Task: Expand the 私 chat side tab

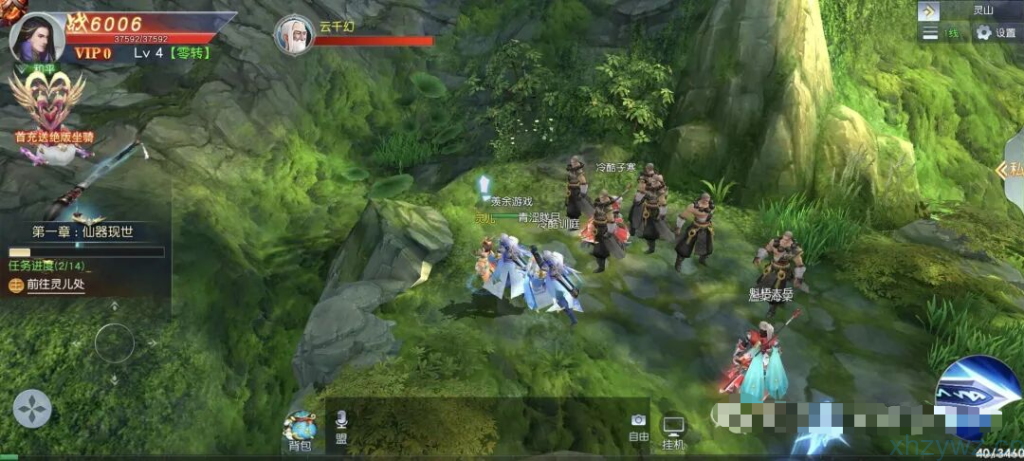Action: pos(1012,170)
